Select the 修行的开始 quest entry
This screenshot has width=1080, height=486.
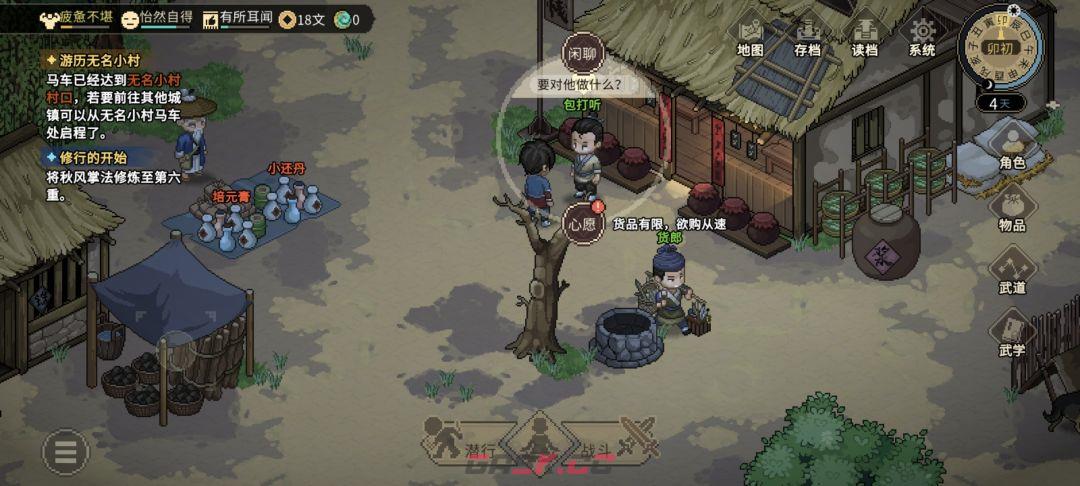[90, 157]
